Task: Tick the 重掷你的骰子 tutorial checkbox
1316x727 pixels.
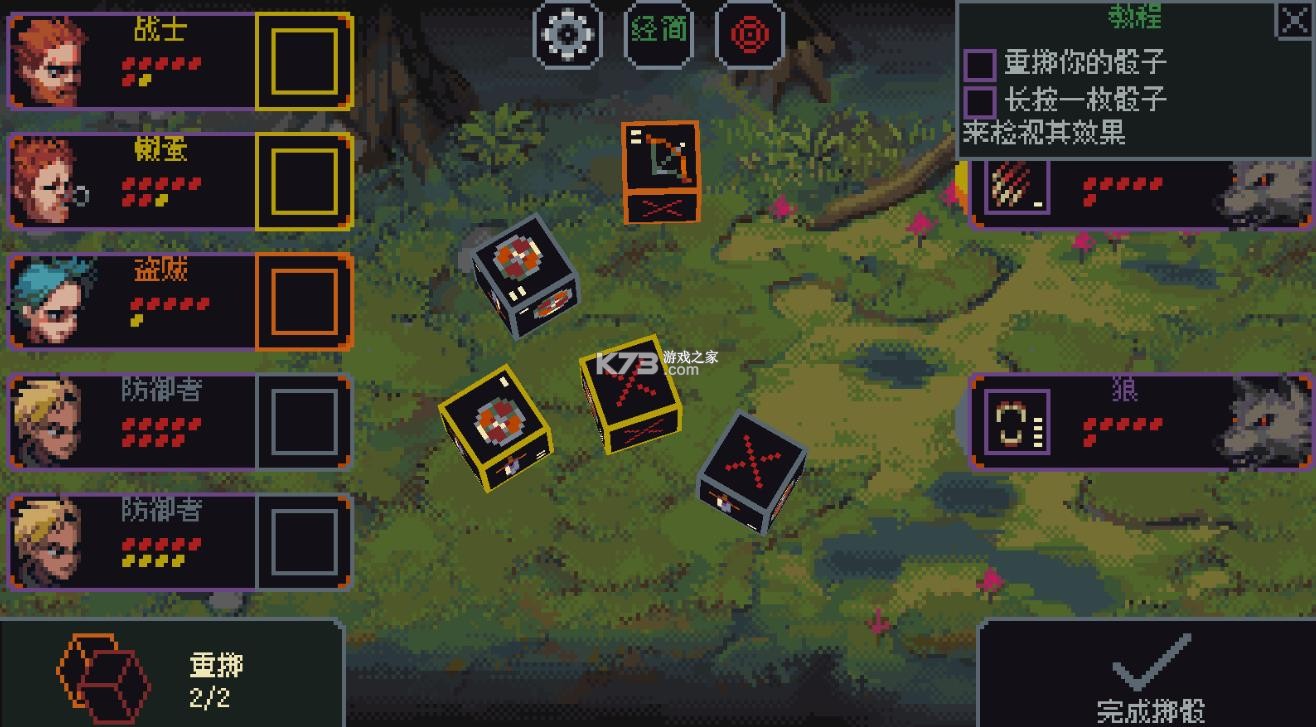Action: point(980,65)
